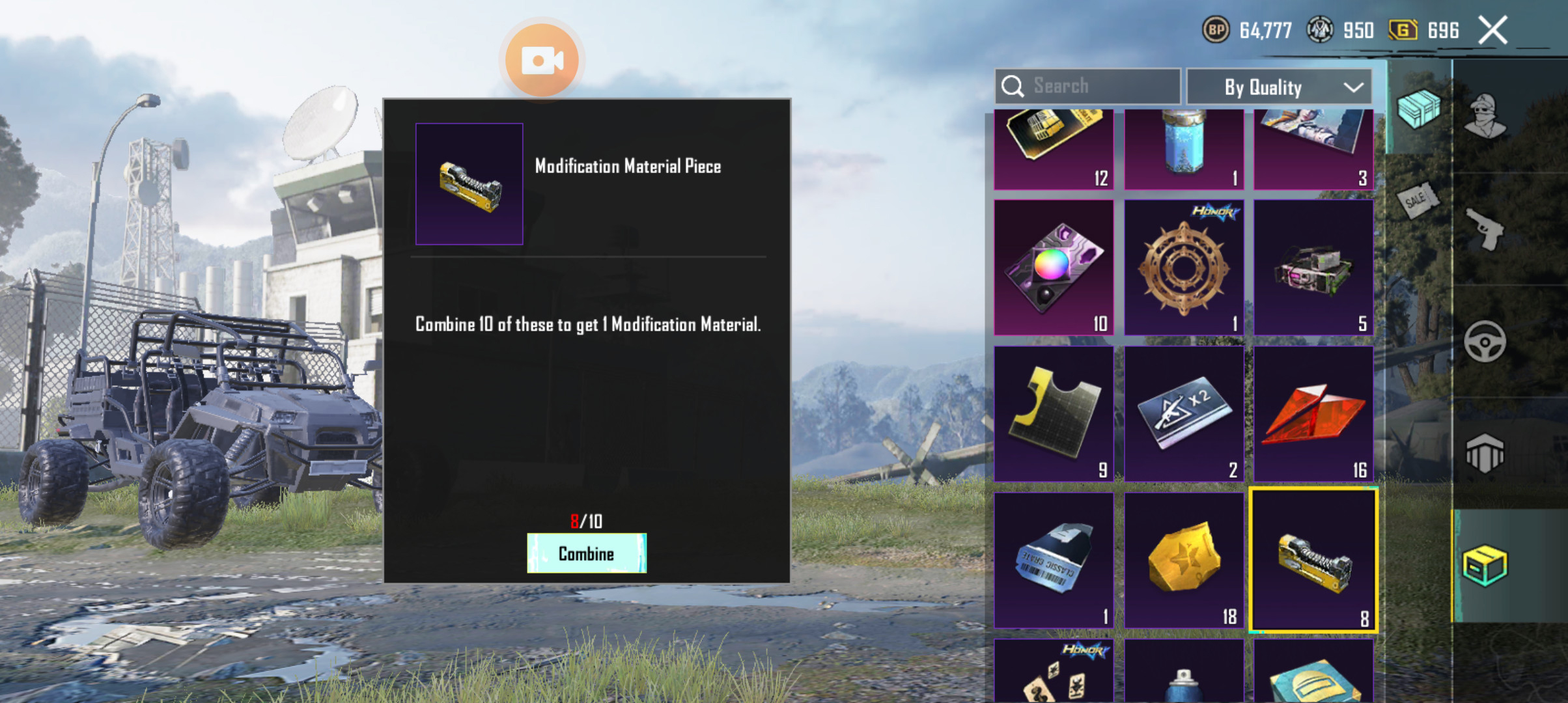Close the inventory screen

pyautogui.click(x=1492, y=31)
